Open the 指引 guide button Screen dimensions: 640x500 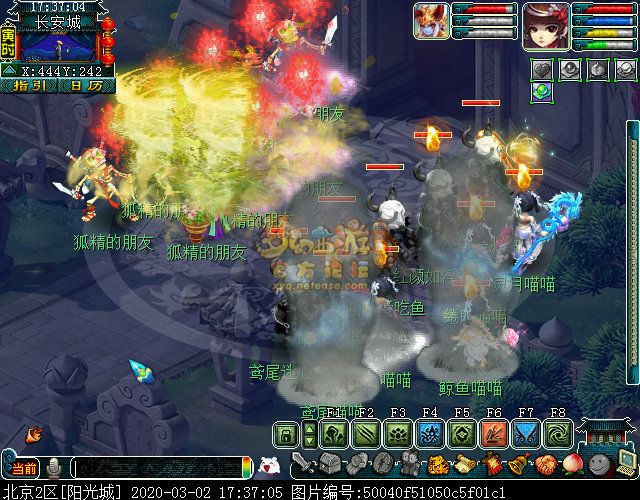(30, 86)
